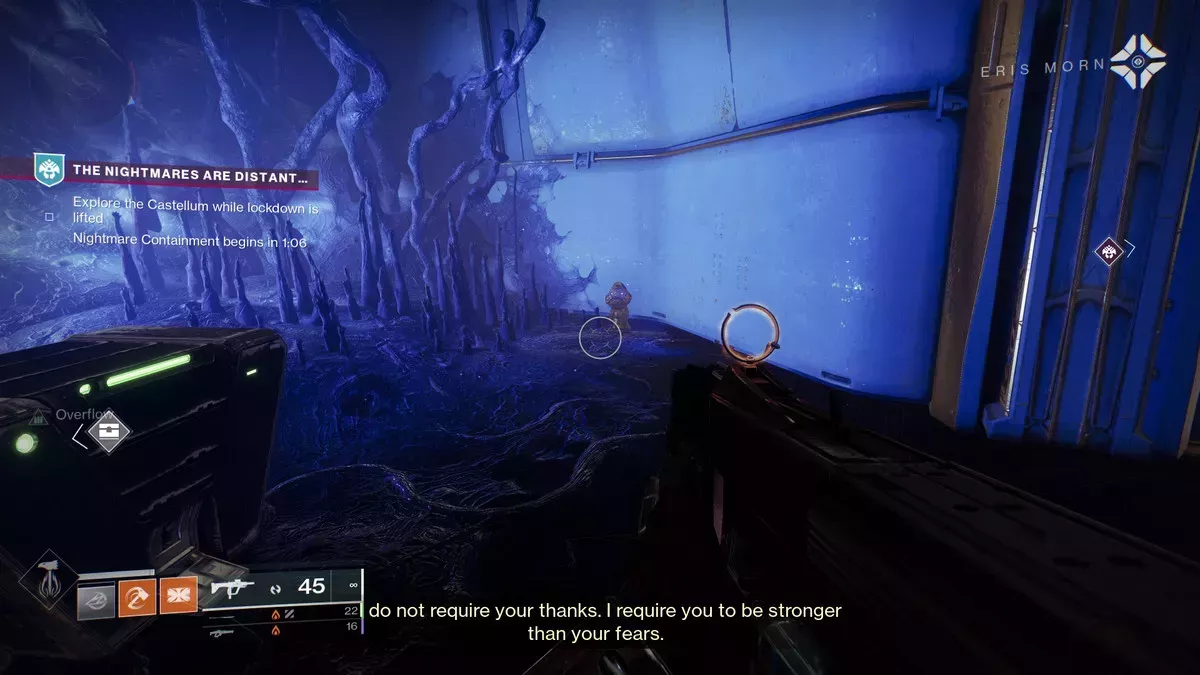Click the quest emblem beside the objective title

tap(48, 170)
